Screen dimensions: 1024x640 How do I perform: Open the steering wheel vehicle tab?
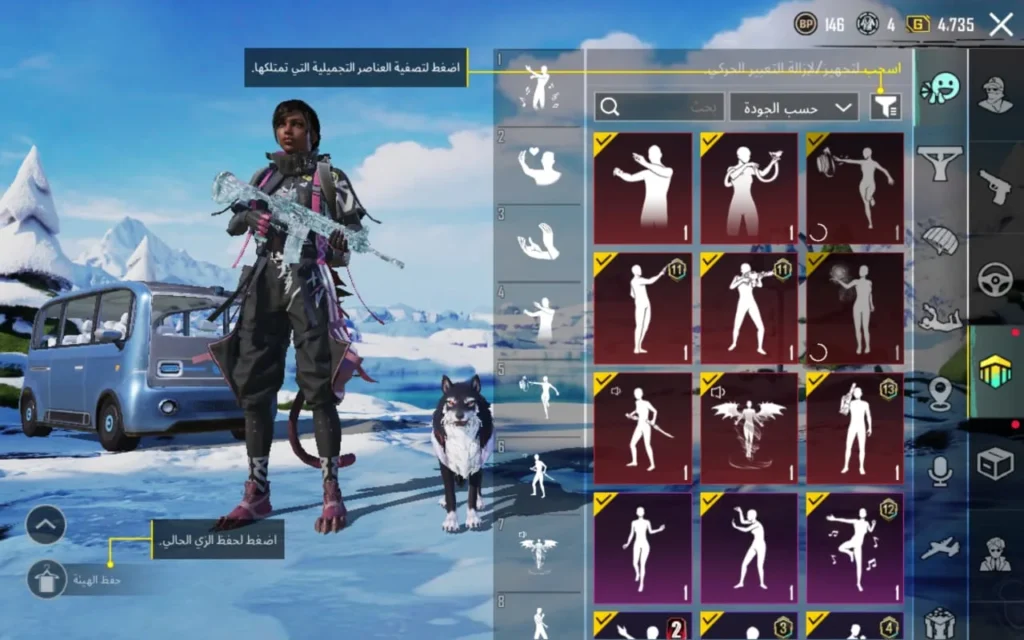click(995, 278)
